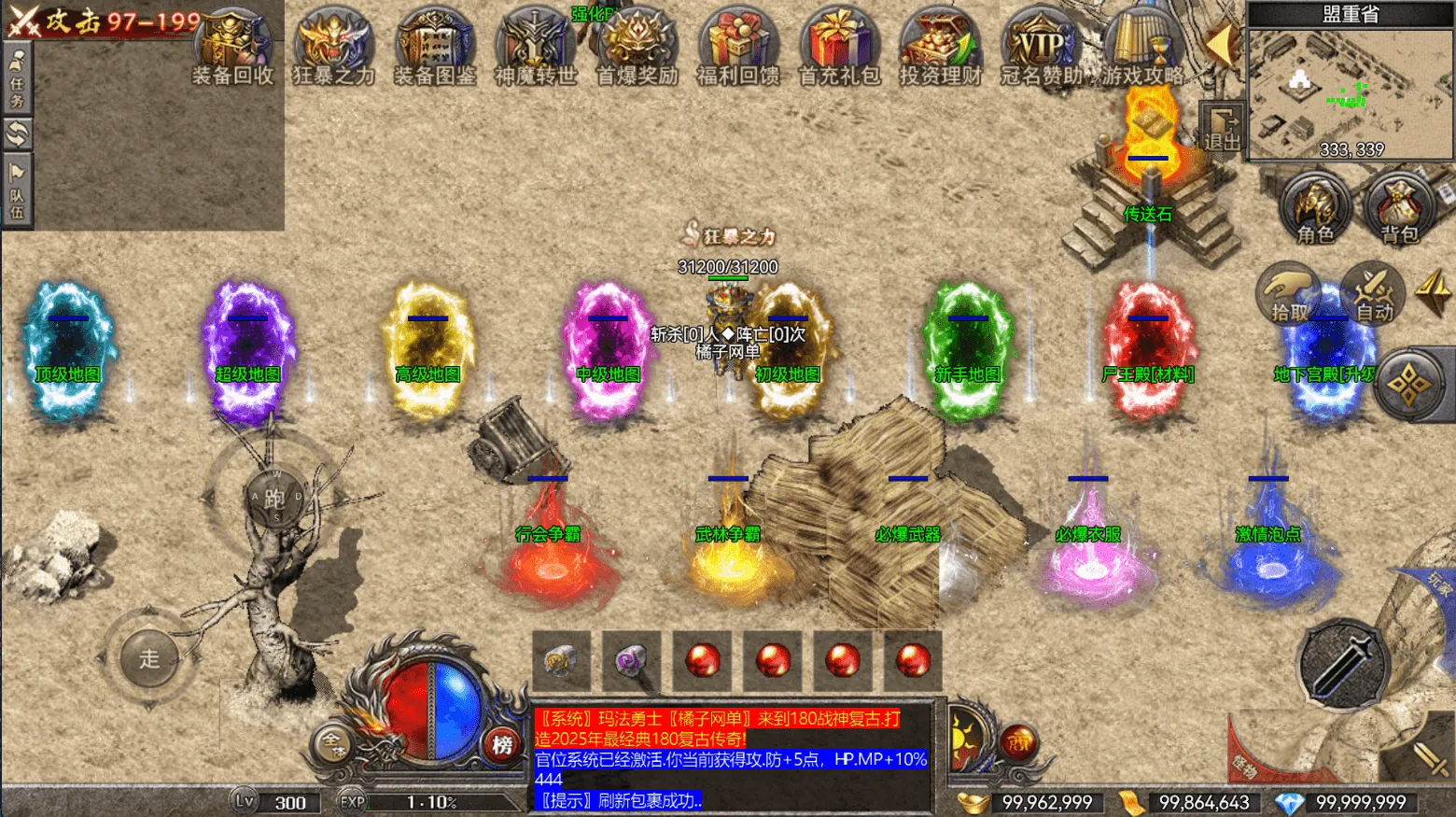Image resolution: width=1456 pixels, height=817 pixels.
Task: Open the 游戏攻略 game guide
Action: point(1142,49)
